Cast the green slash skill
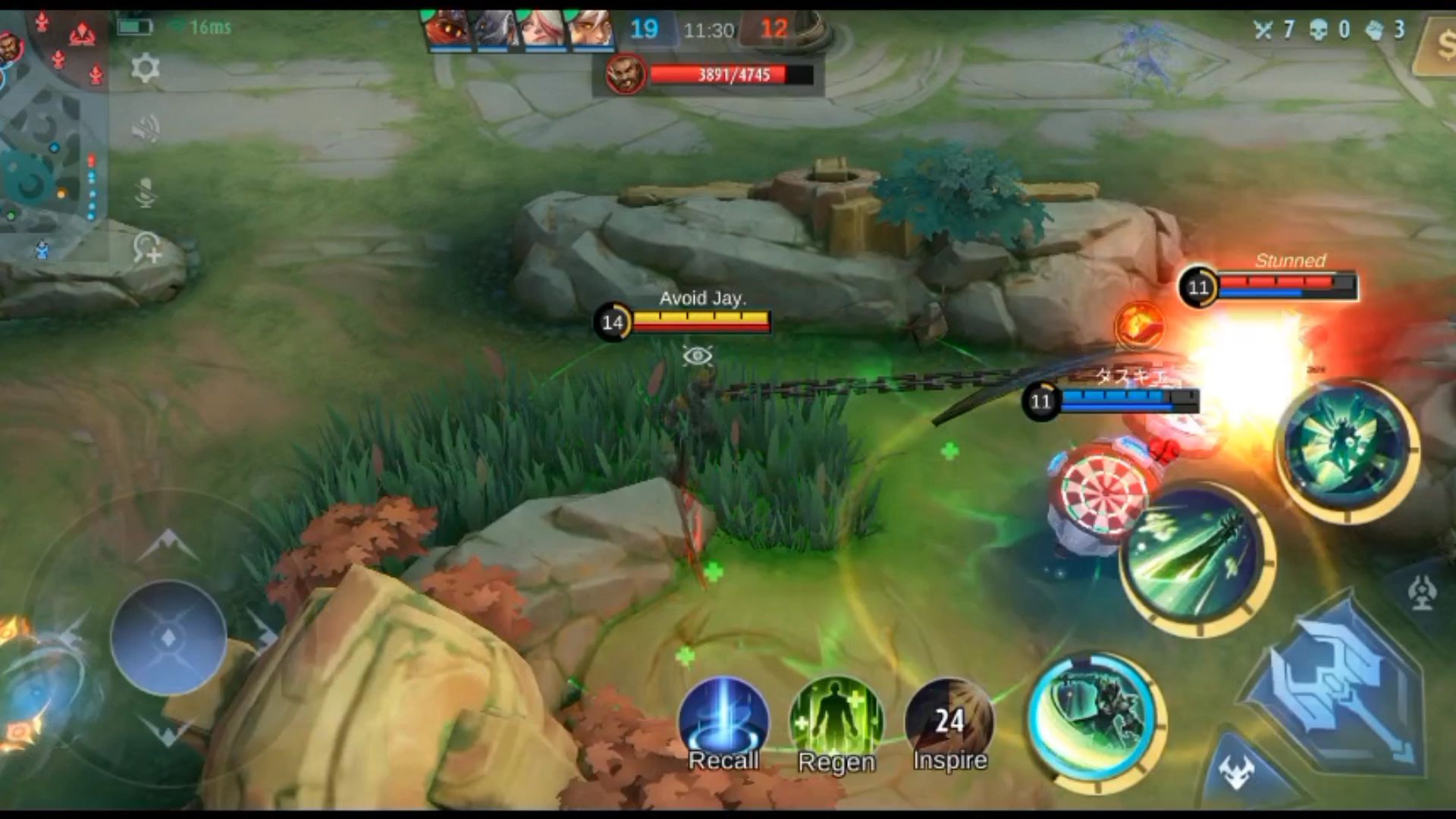Viewport: 1456px width, 819px height. pyautogui.click(x=1196, y=559)
